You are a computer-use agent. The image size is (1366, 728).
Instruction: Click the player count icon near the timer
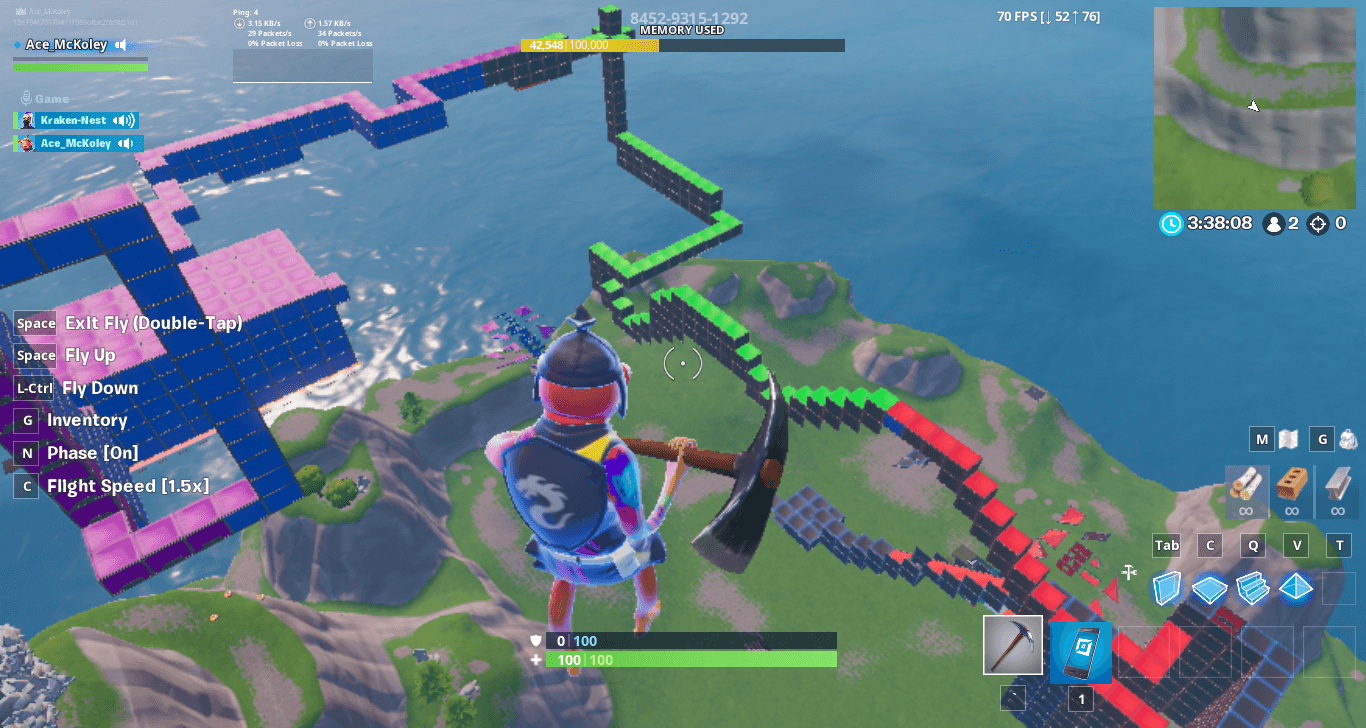[1272, 223]
